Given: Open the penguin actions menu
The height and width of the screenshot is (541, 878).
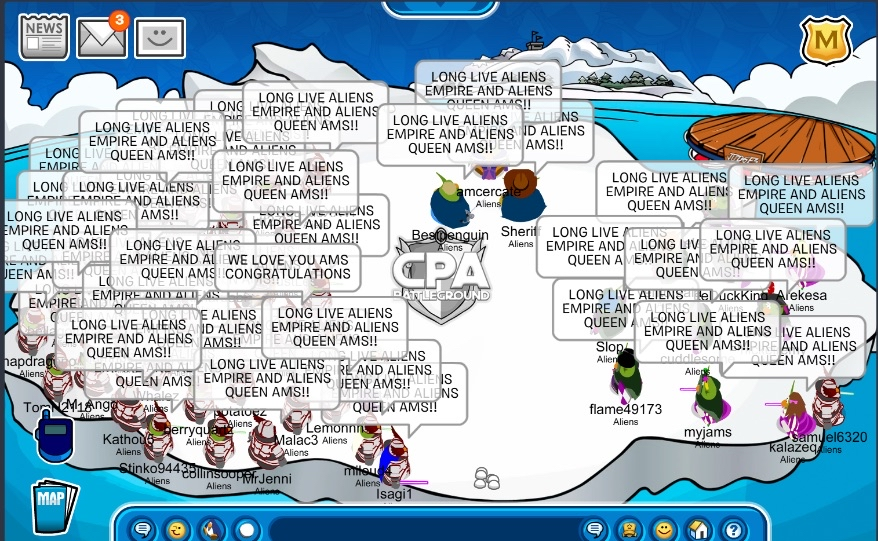Looking at the screenshot, I should click(x=211, y=529).
